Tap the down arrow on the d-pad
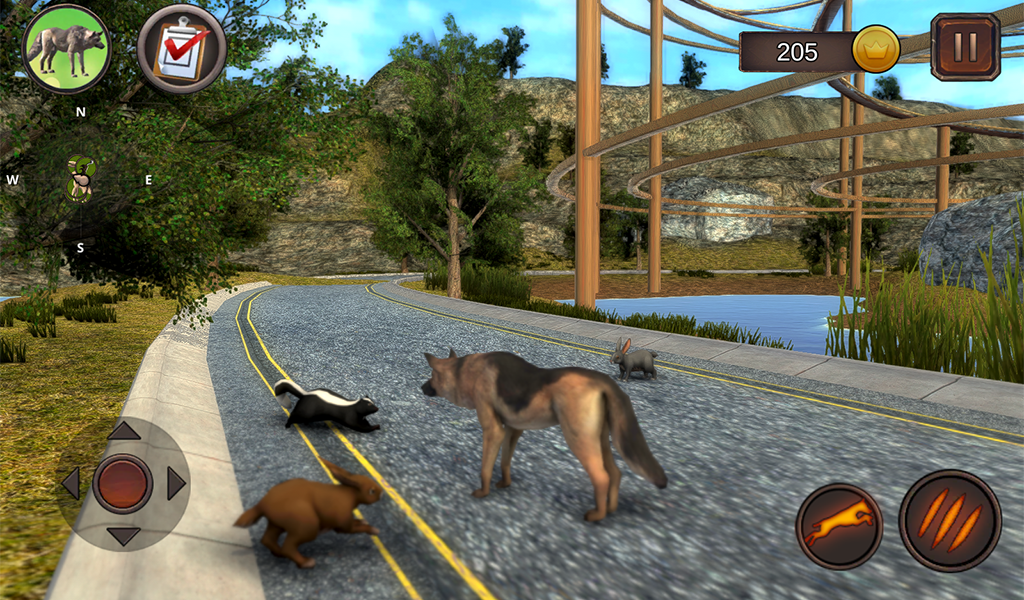 coord(123,536)
